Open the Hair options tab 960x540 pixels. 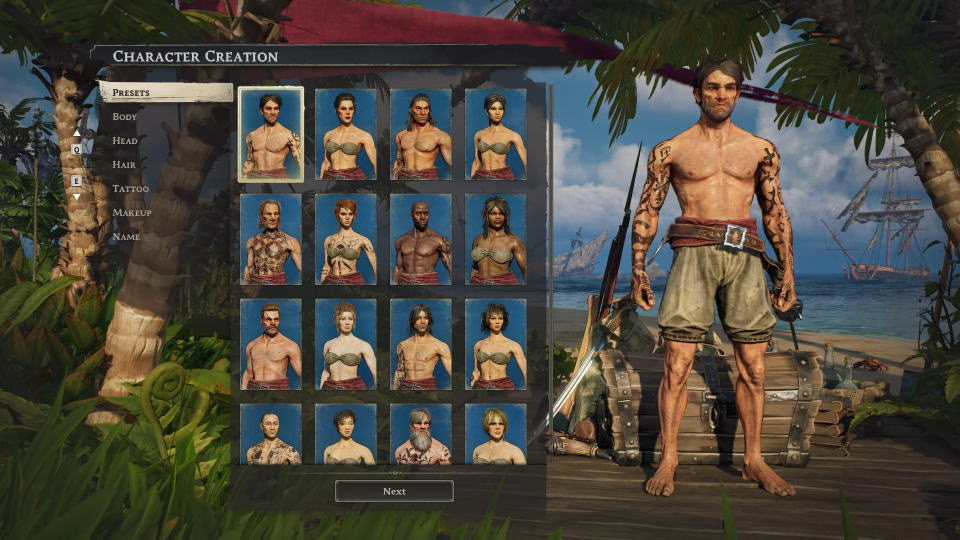tap(125, 165)
